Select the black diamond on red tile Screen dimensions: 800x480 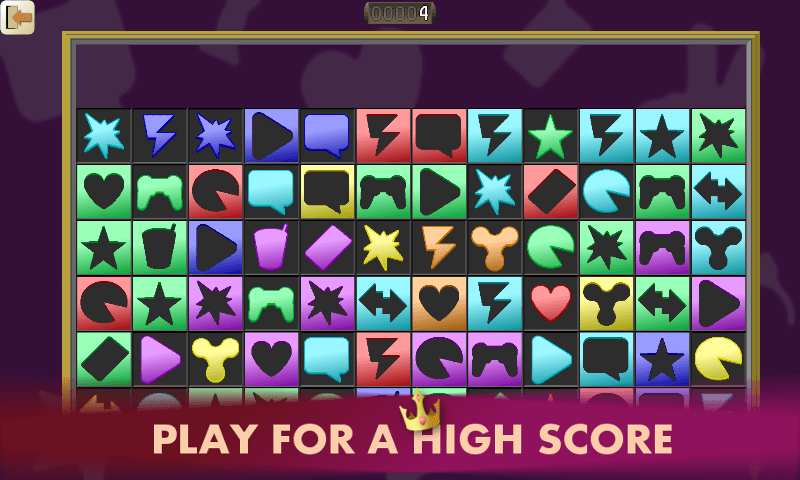[x=551, y=191]
